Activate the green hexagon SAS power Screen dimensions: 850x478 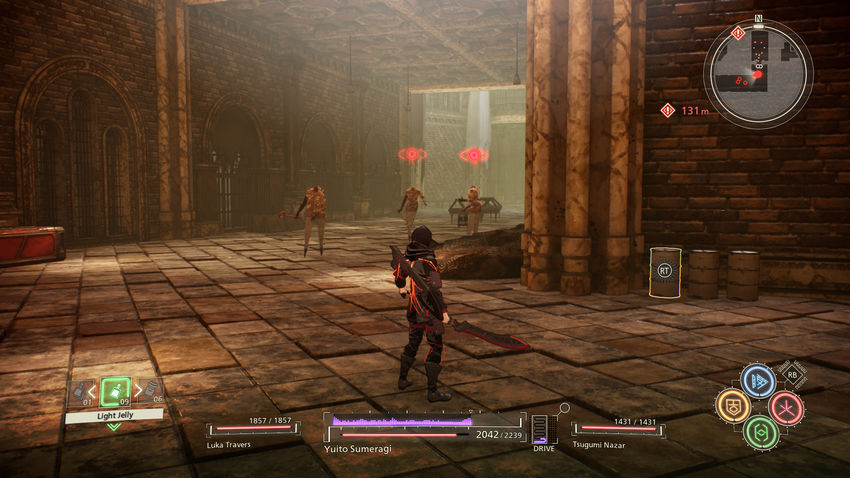(x=759, y=432)
